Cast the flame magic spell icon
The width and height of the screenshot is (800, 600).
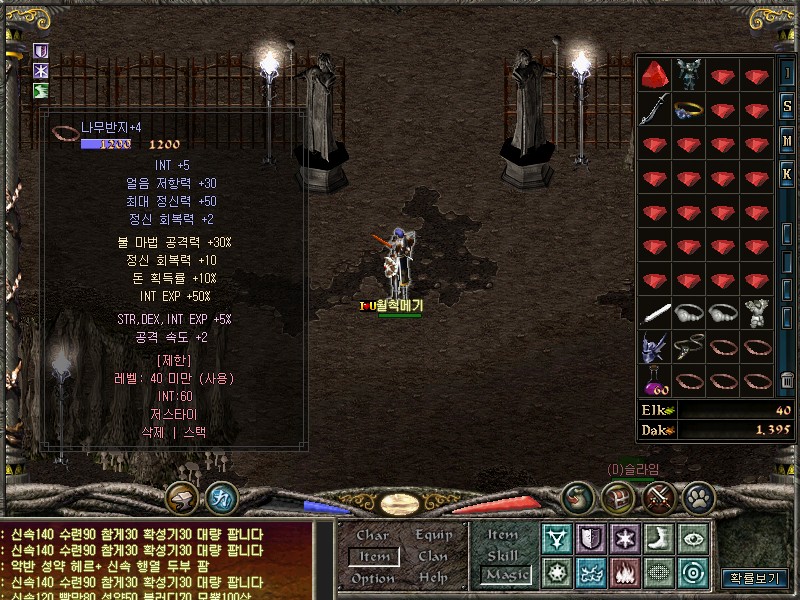coord(624,573)
